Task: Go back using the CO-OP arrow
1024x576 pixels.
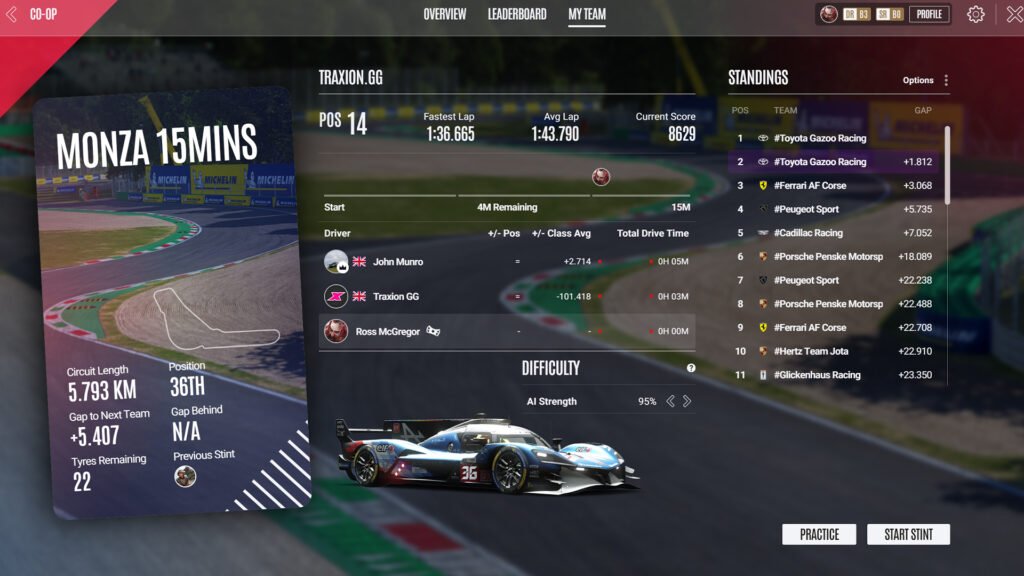Action: [x=12, y=15]
